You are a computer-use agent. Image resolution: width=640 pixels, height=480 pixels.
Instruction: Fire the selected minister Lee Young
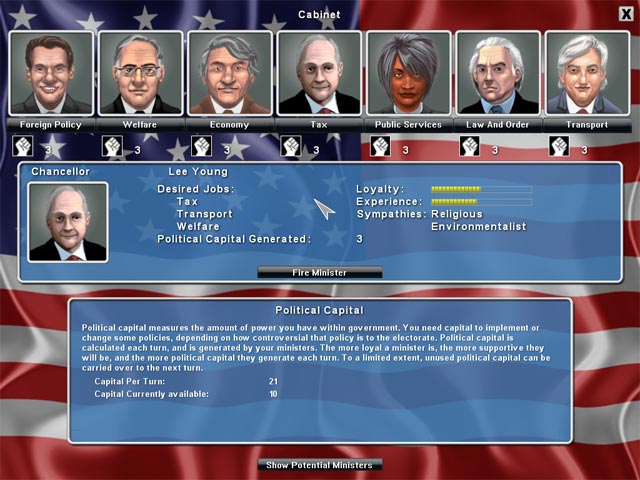click(320, 272)
